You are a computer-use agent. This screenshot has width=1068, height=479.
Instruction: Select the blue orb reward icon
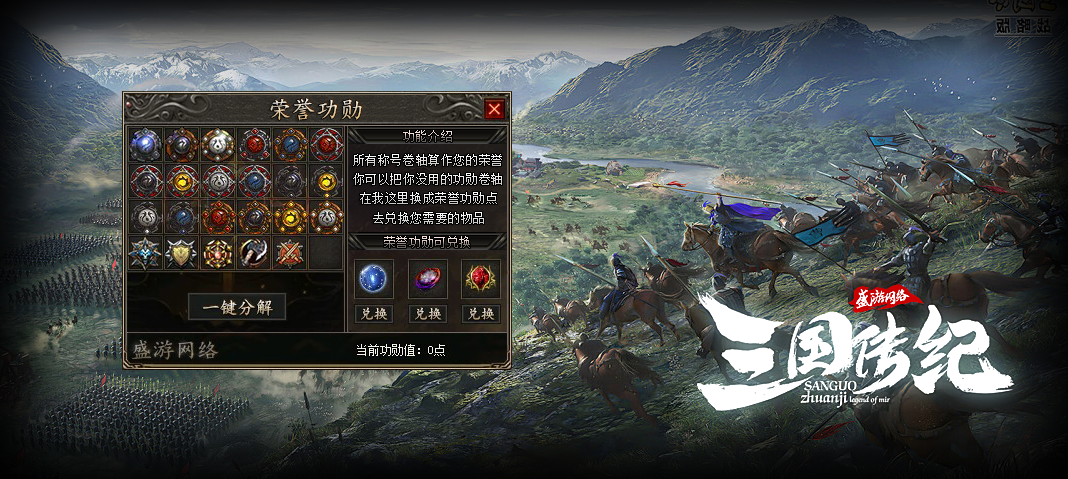[373, 279]
